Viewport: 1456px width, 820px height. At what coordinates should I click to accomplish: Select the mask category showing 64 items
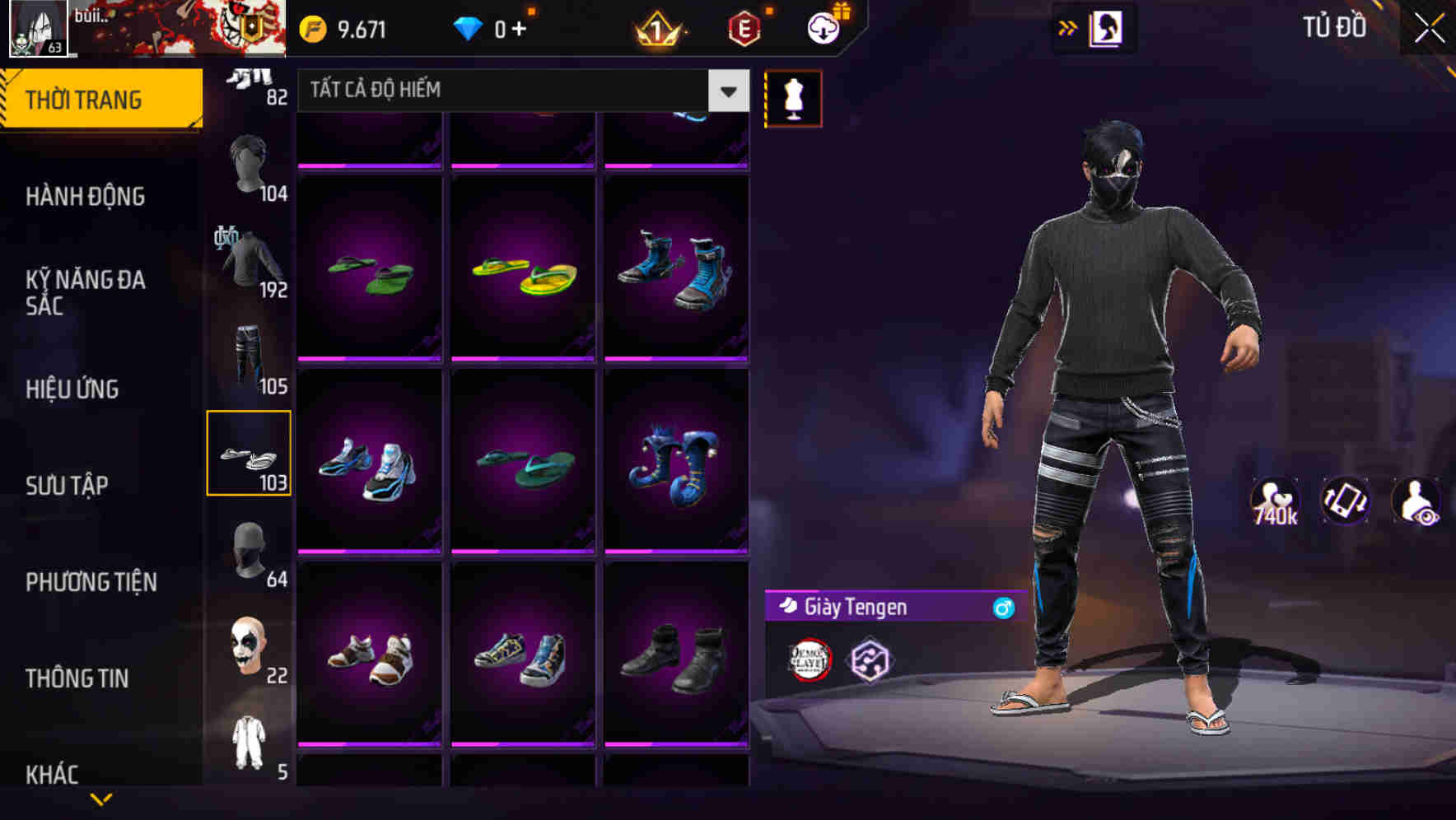[249, 547]
